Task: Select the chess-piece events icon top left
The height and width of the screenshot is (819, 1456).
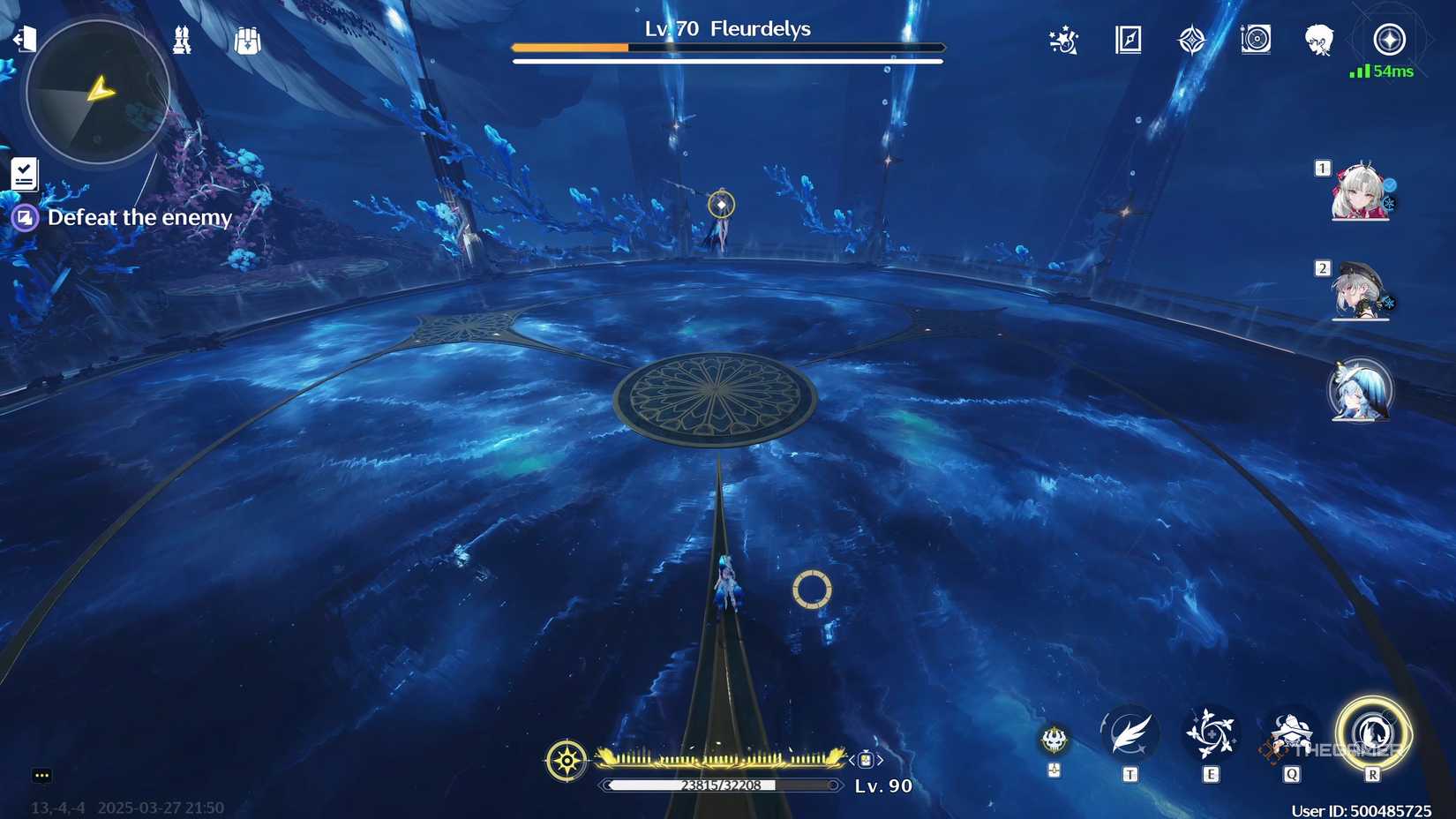Action: [181, 41]
